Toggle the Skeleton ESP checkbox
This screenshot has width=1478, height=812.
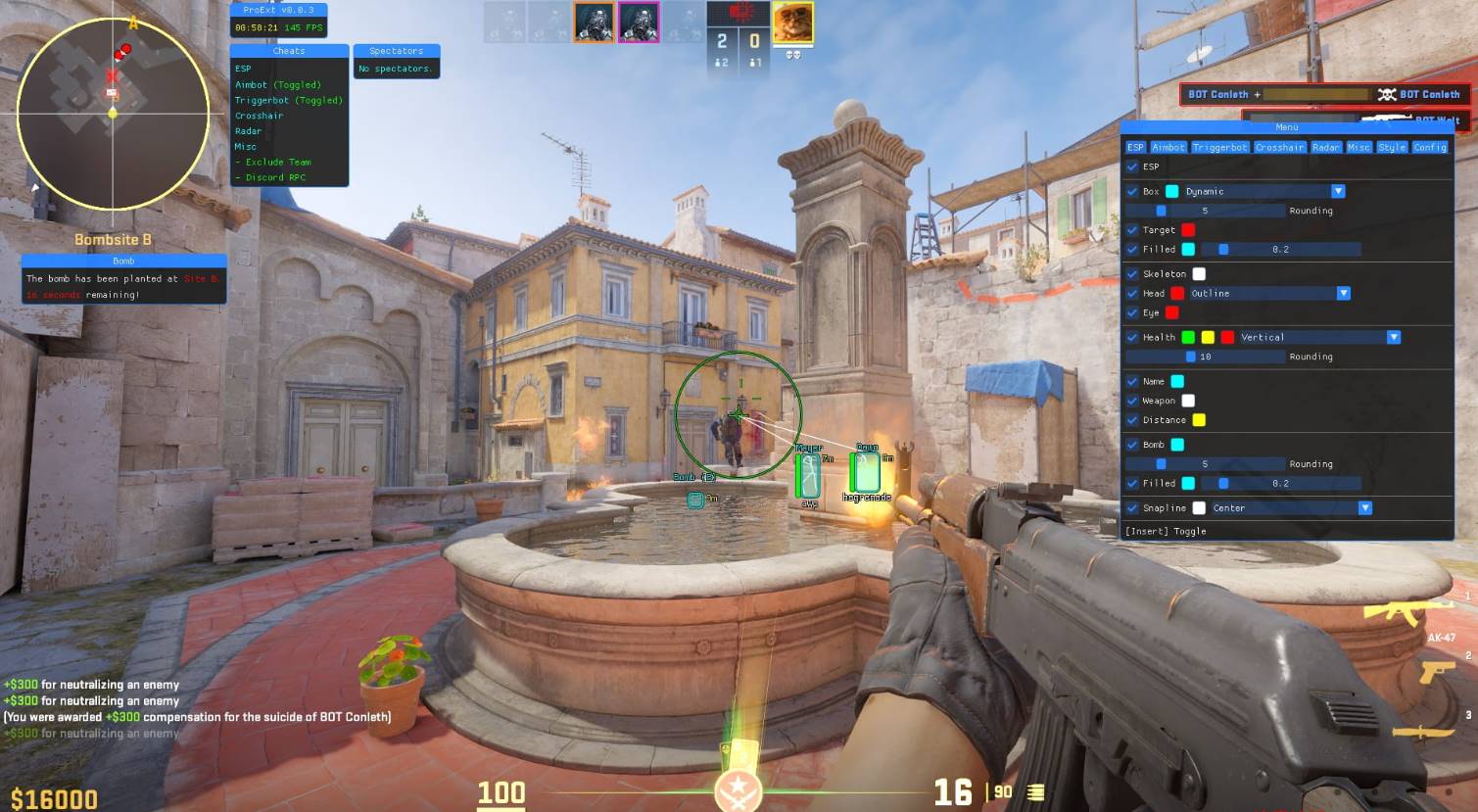(1131, 273)
